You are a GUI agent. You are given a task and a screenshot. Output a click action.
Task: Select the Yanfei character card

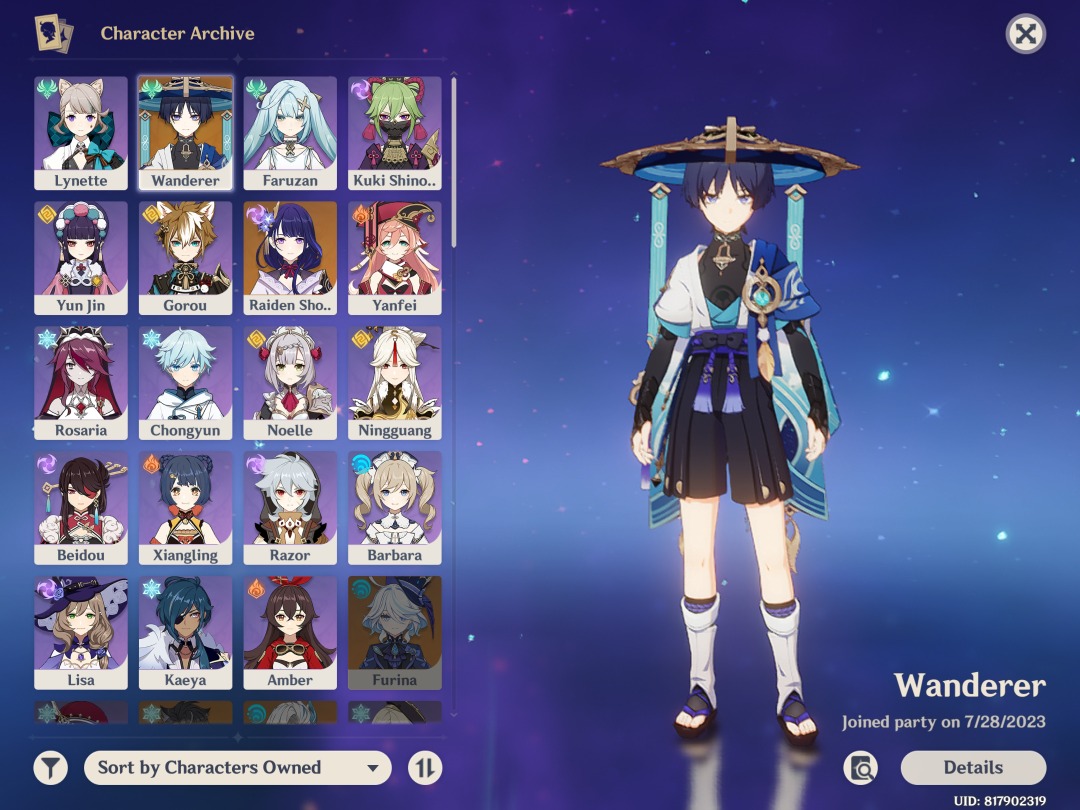[x=395, y=258]
